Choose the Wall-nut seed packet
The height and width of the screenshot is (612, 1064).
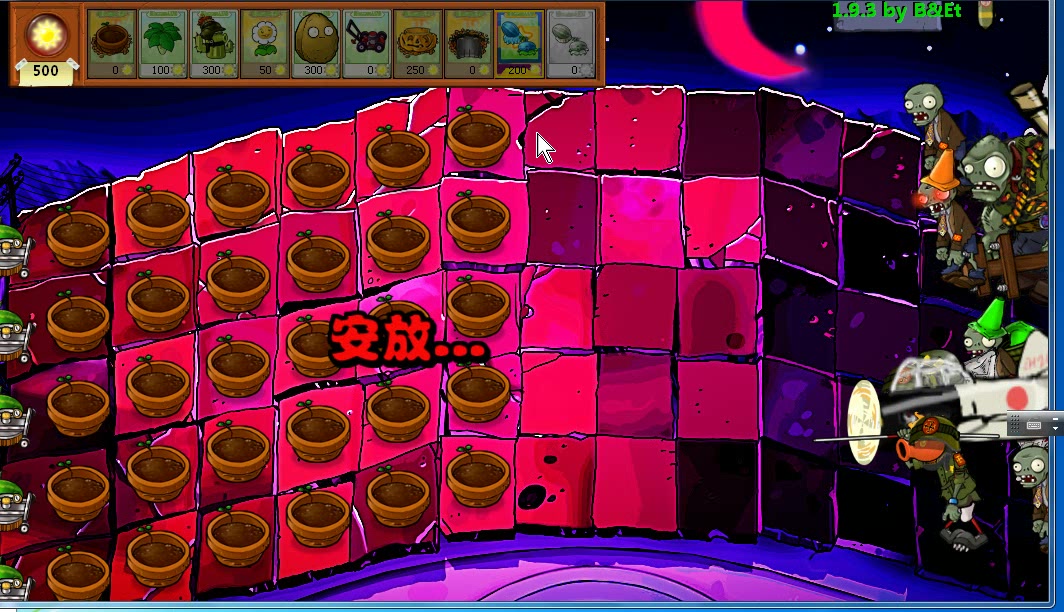pos(316,43)
